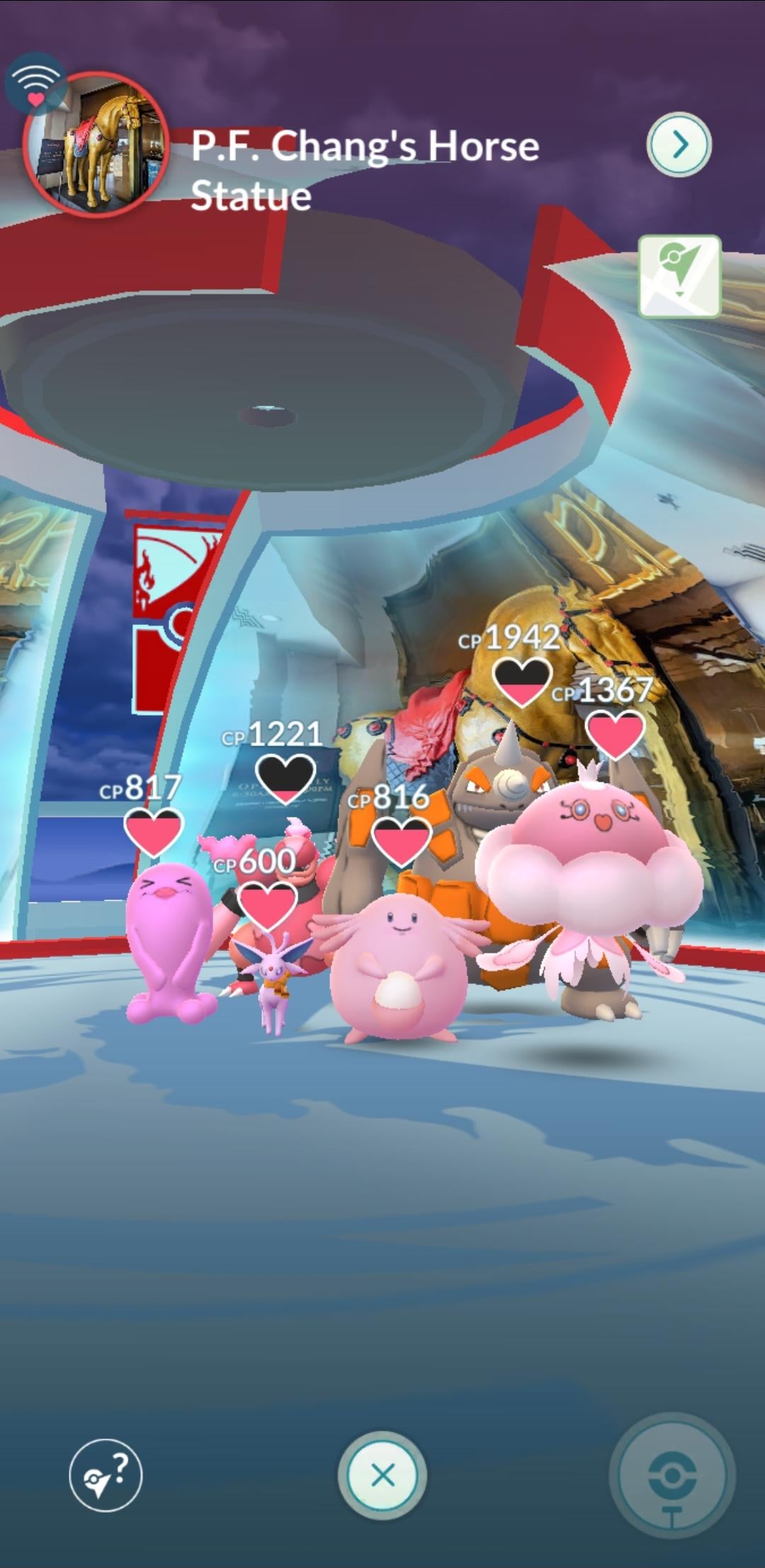Close the gym view with the X button
Viewport: 765px width, 1568px height.
click(382, 1476)
